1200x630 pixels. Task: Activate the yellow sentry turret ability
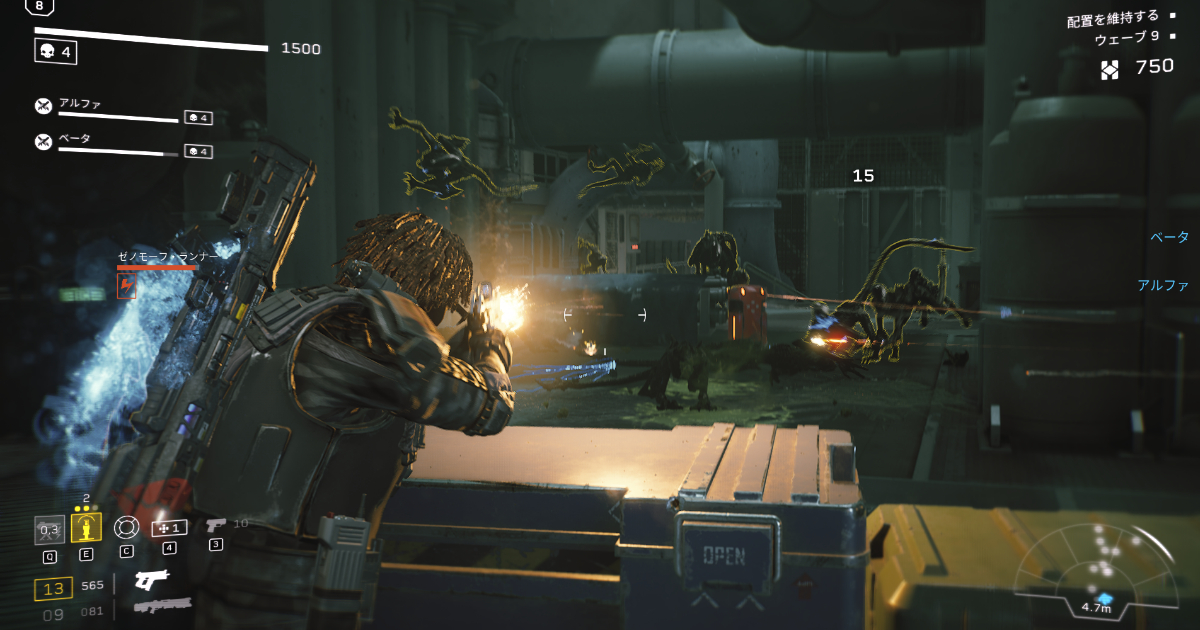point(86,527)
